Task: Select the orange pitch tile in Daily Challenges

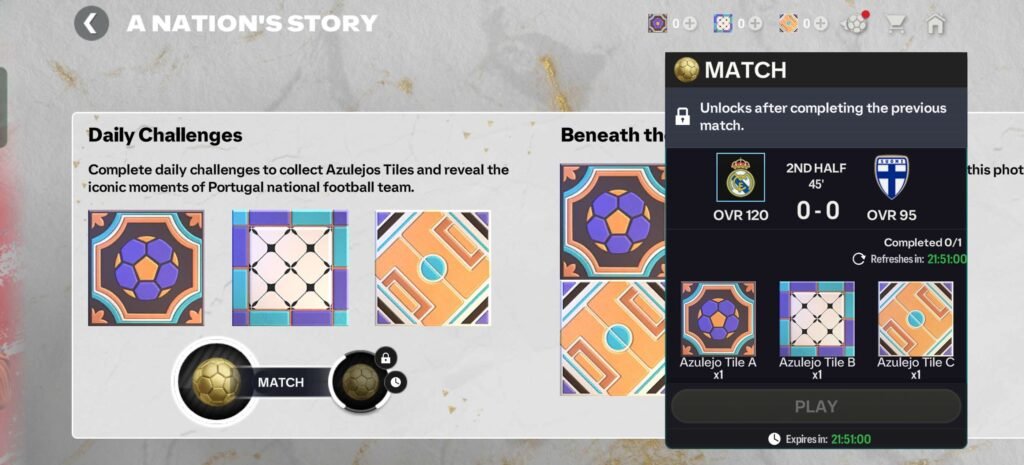Action: point(433,268)
